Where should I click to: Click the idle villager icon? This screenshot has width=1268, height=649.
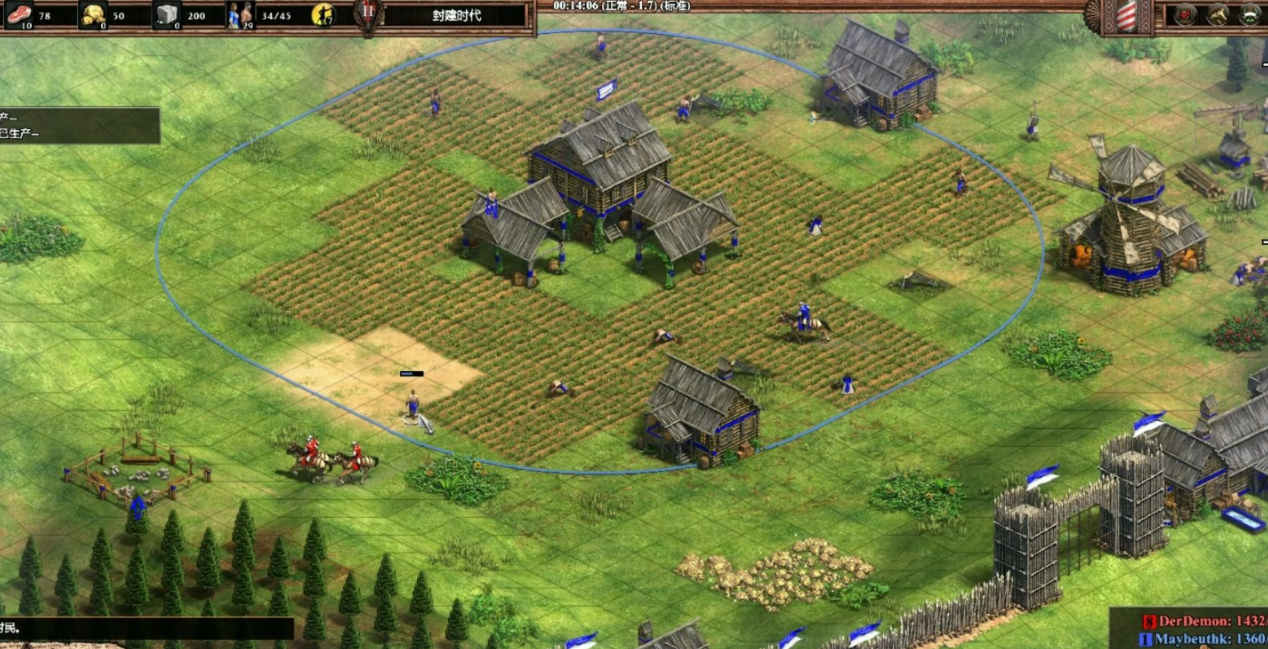[323, 15]
